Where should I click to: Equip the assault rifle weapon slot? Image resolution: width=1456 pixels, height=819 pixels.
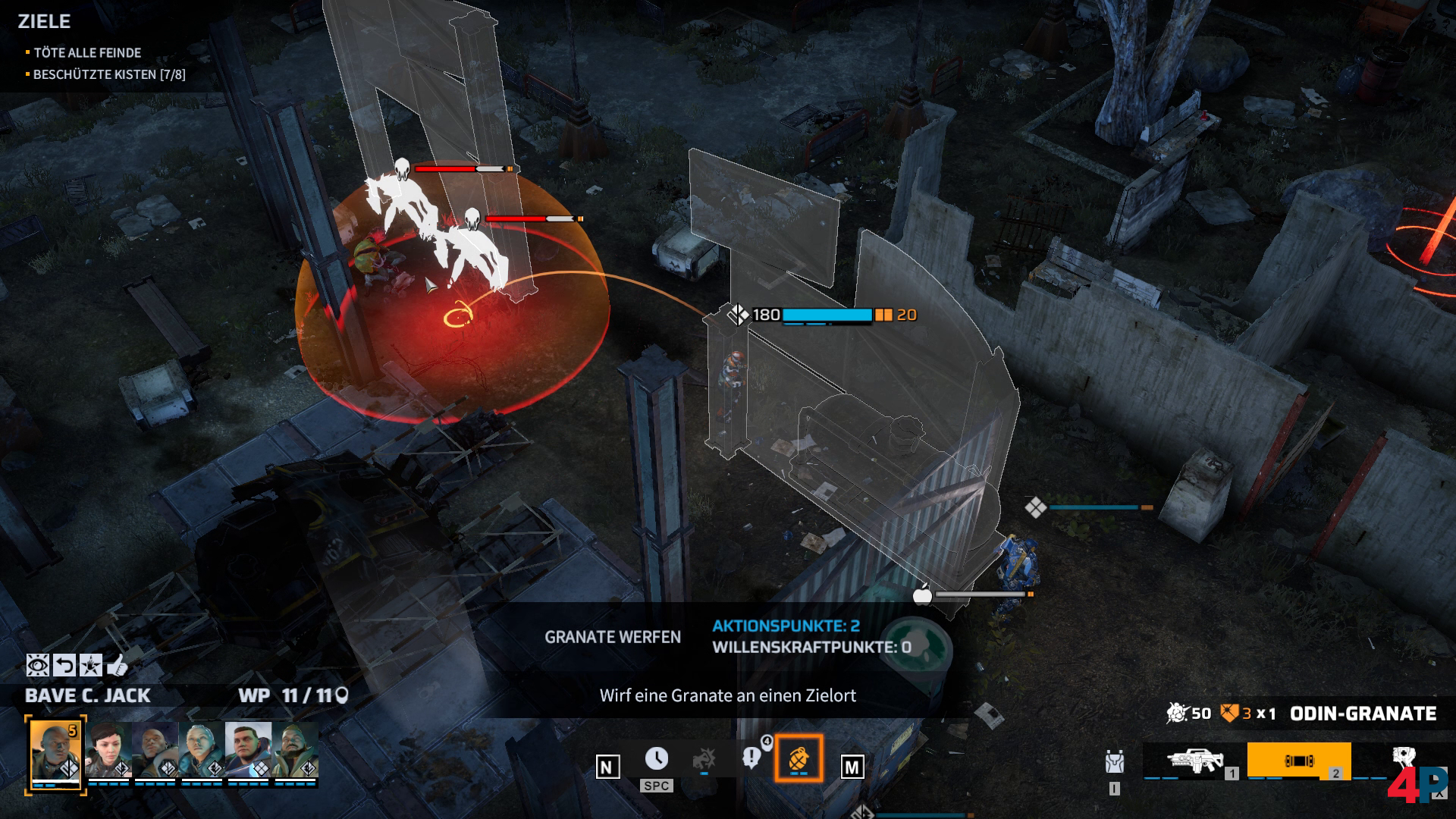click(1195, 761)
